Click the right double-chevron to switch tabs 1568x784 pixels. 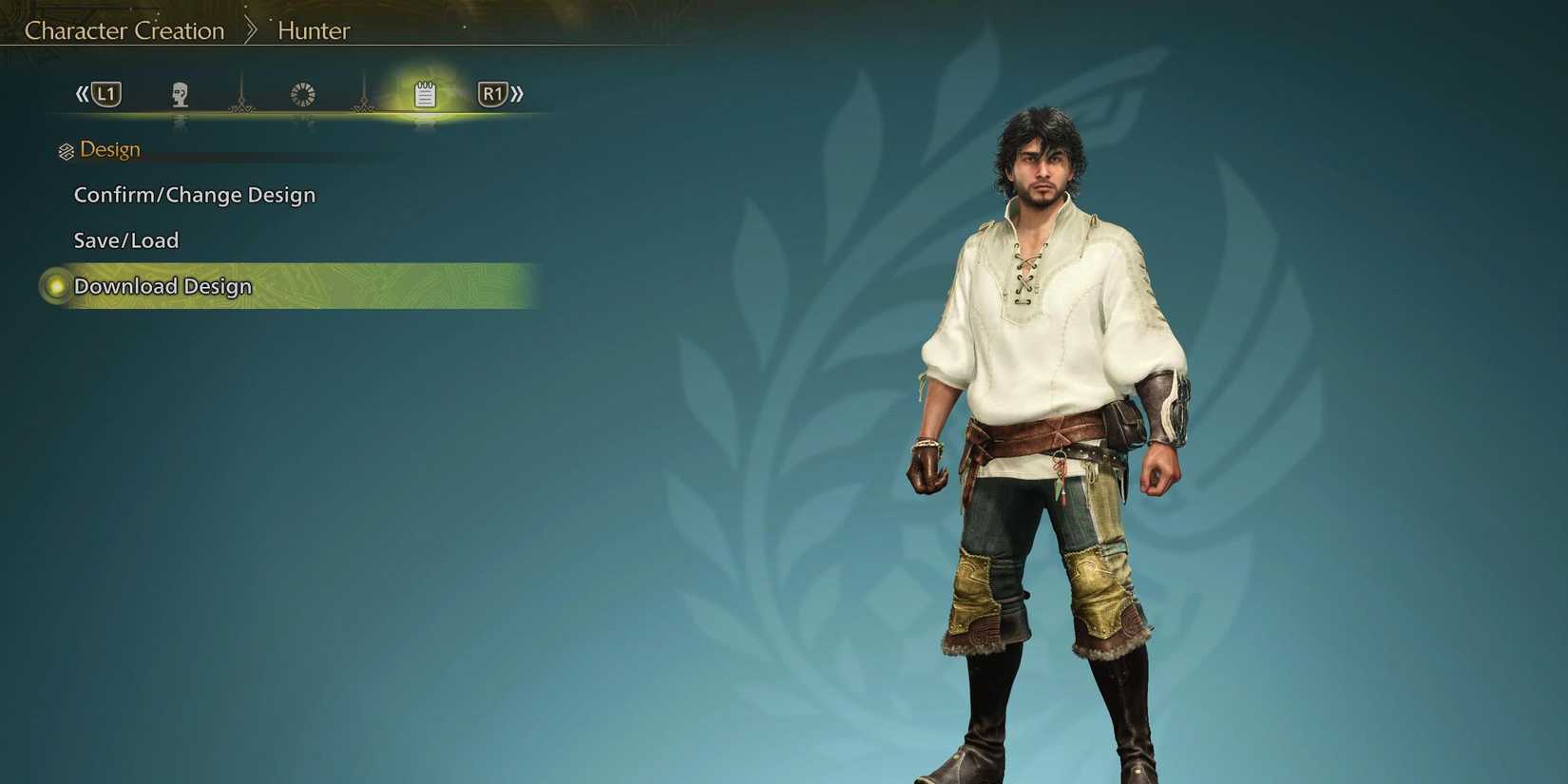pos(518,92)
